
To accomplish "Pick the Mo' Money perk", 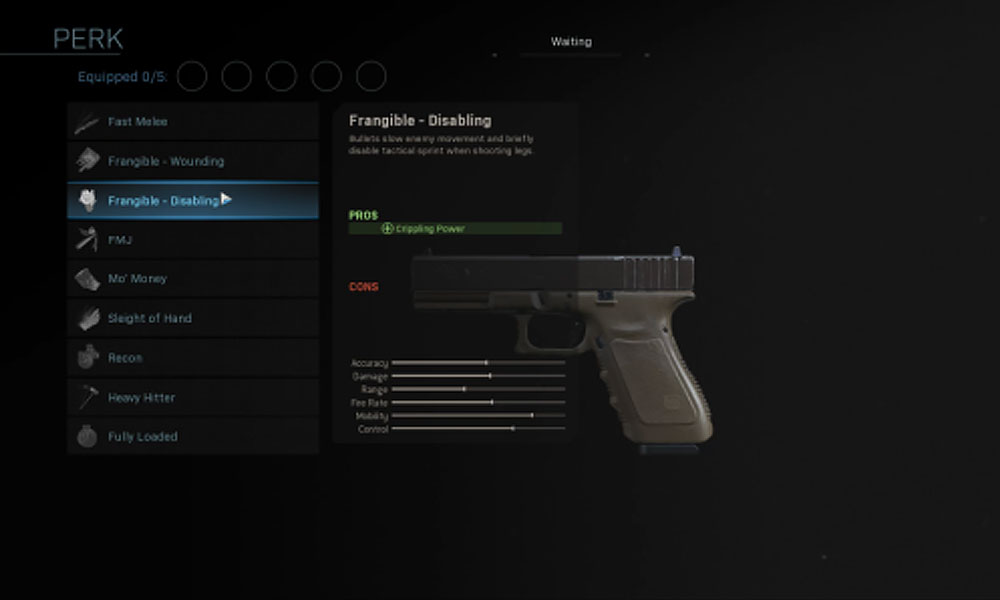I will tap(192, 279).
